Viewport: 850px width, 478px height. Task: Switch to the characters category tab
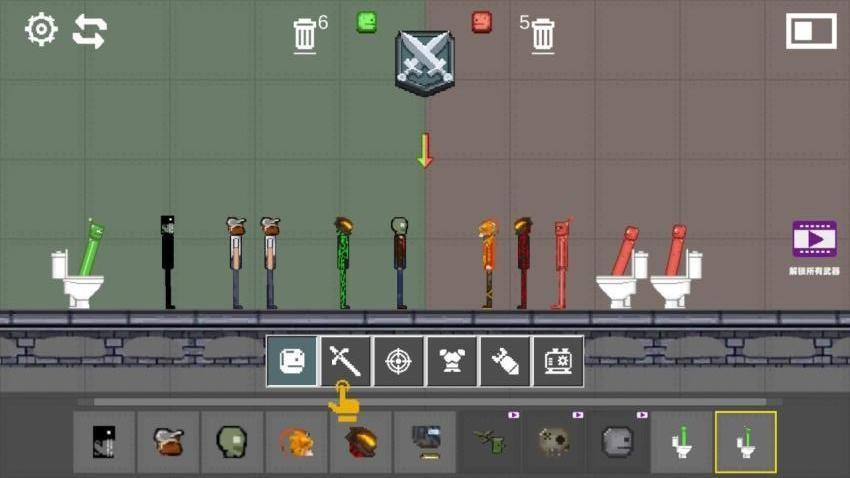point(292,361)
